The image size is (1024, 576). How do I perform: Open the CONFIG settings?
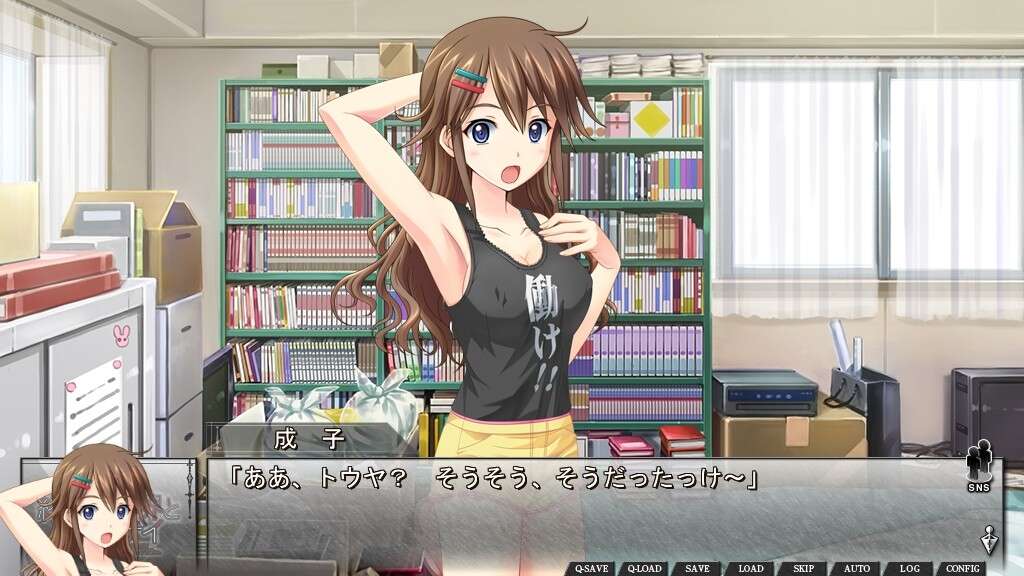click(x=962, y=568)
